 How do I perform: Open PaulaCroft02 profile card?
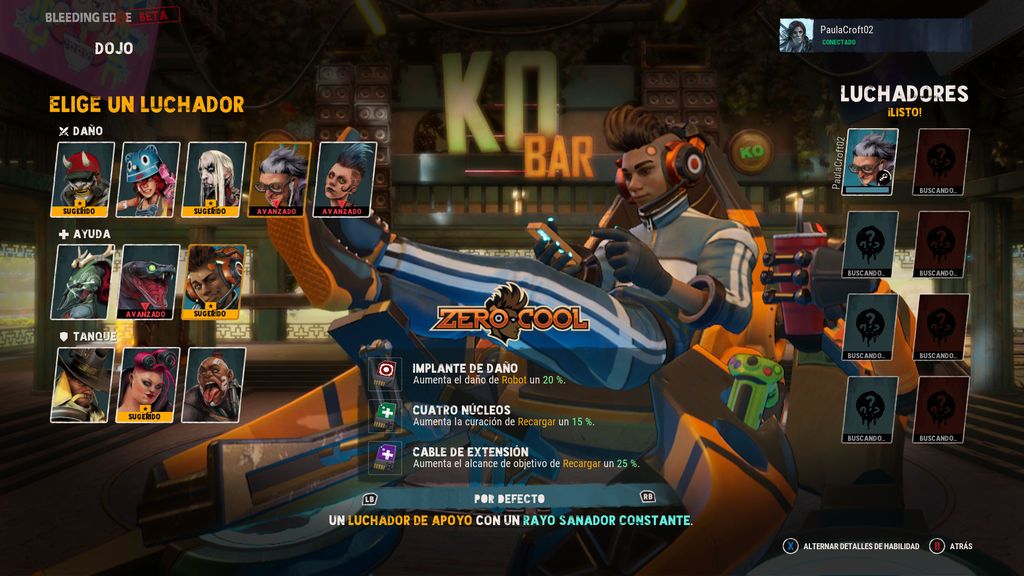pos(873,35)
